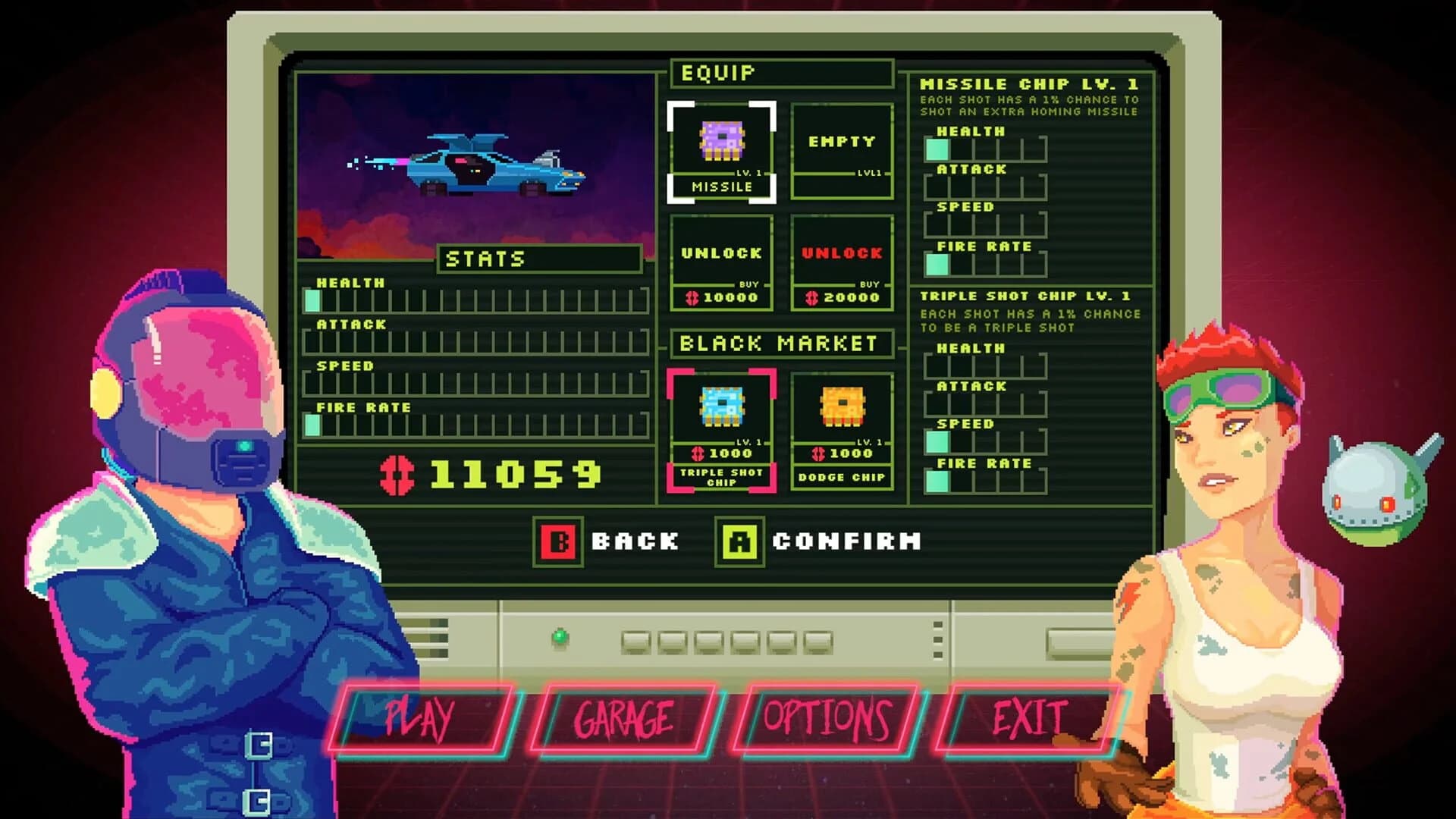Screen dimensions: 1456x819
Task: Select the empty LVL1 equip slot
Action: pos(840,148)
